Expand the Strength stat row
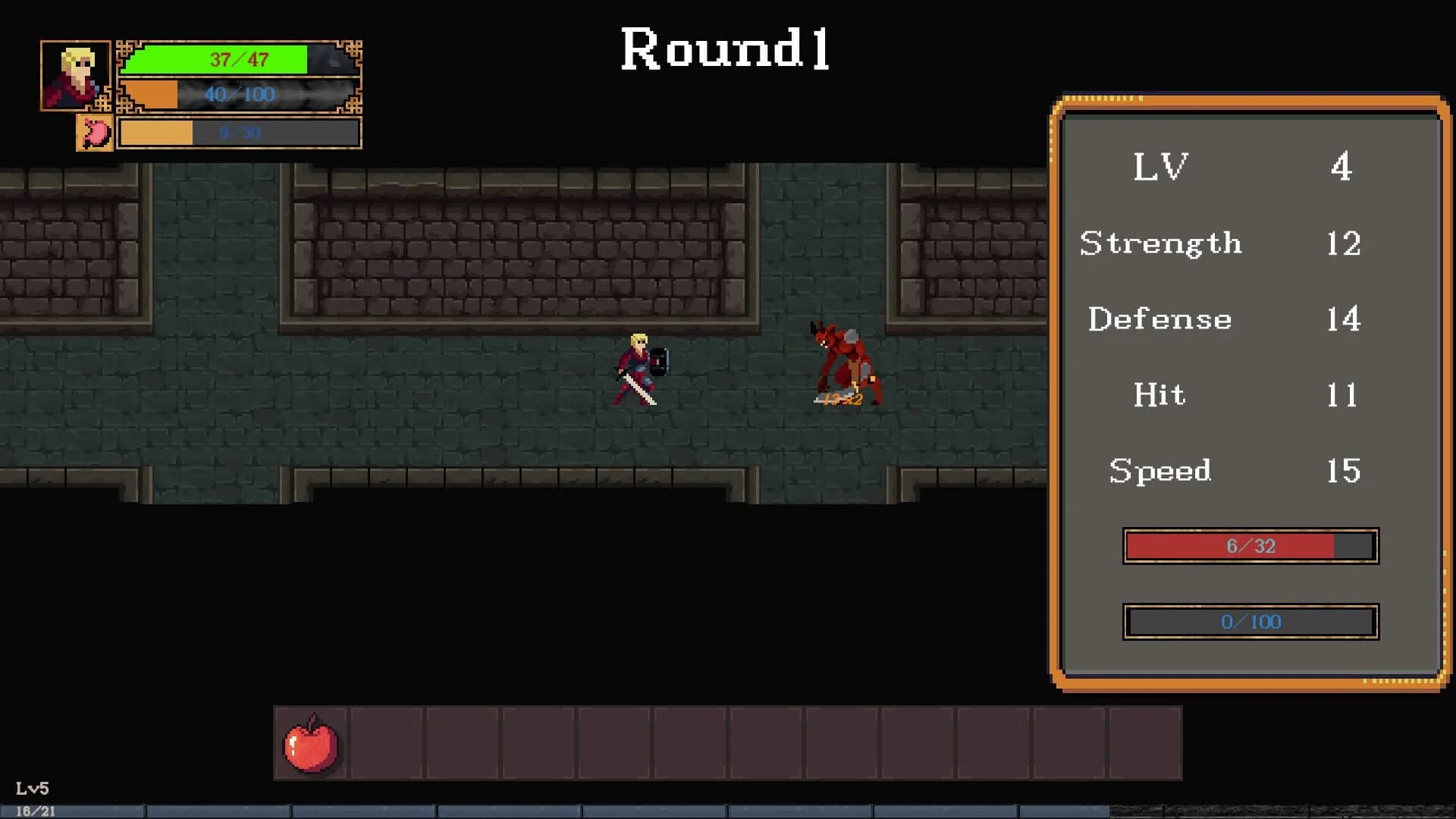Screen dimensions: 1456x819 pos(1160,244)
